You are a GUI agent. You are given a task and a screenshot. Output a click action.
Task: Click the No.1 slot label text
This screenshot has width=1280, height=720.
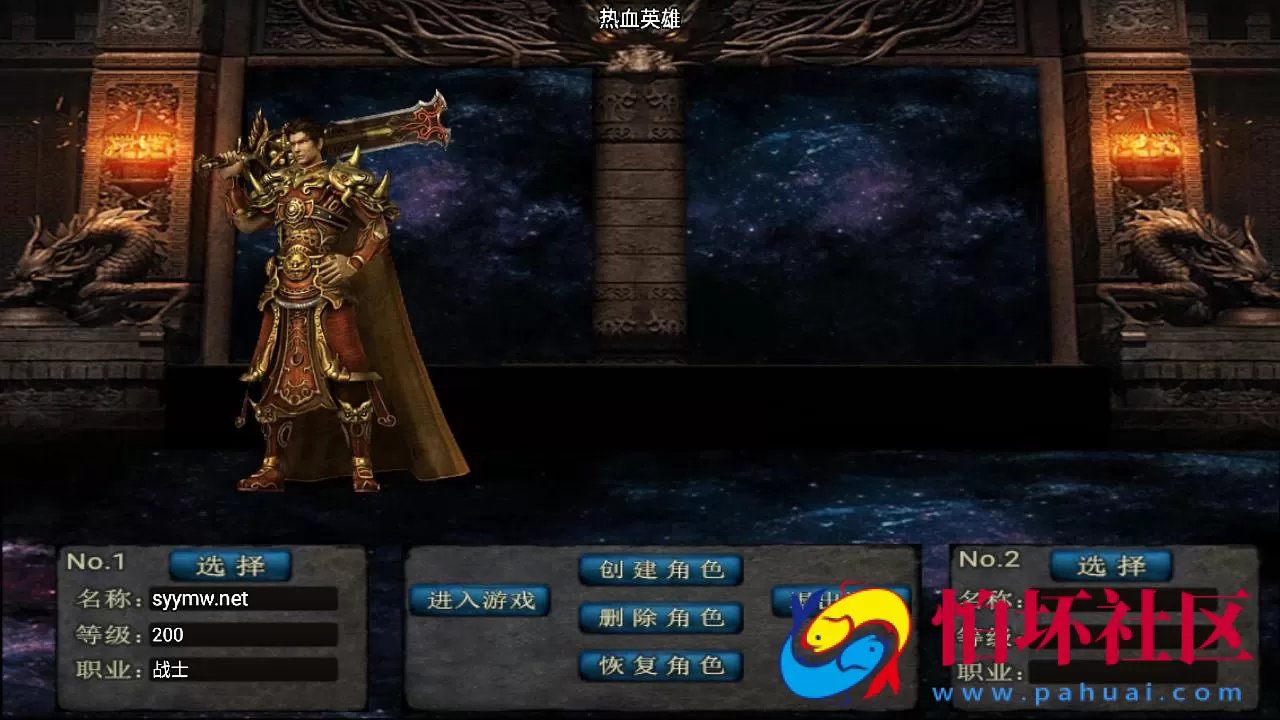(x=96, y=563)
